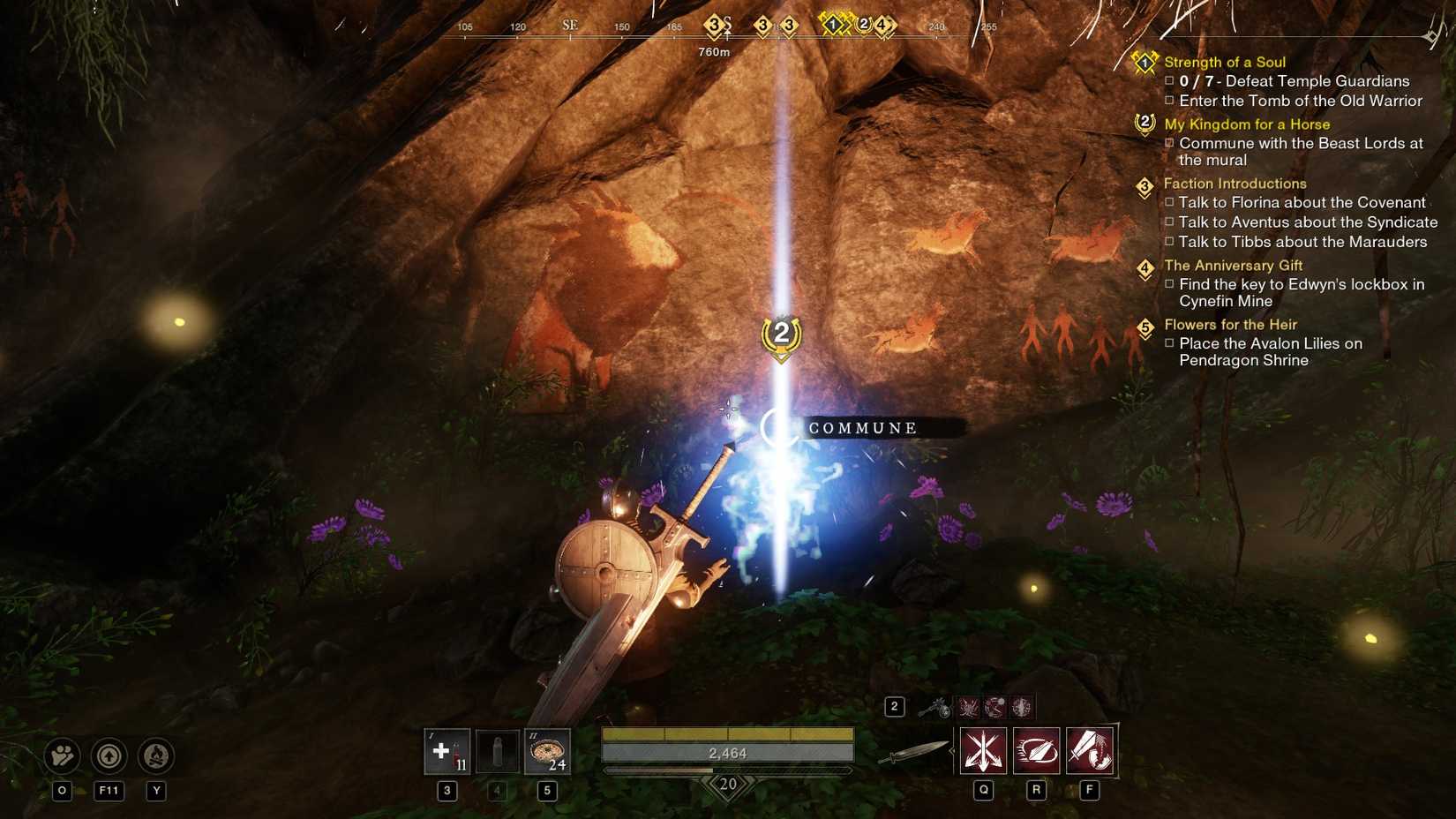Viewport: 1456px width, 819px height.
Task: Click the circled arrow F11 icon
Action: (109, 756)
